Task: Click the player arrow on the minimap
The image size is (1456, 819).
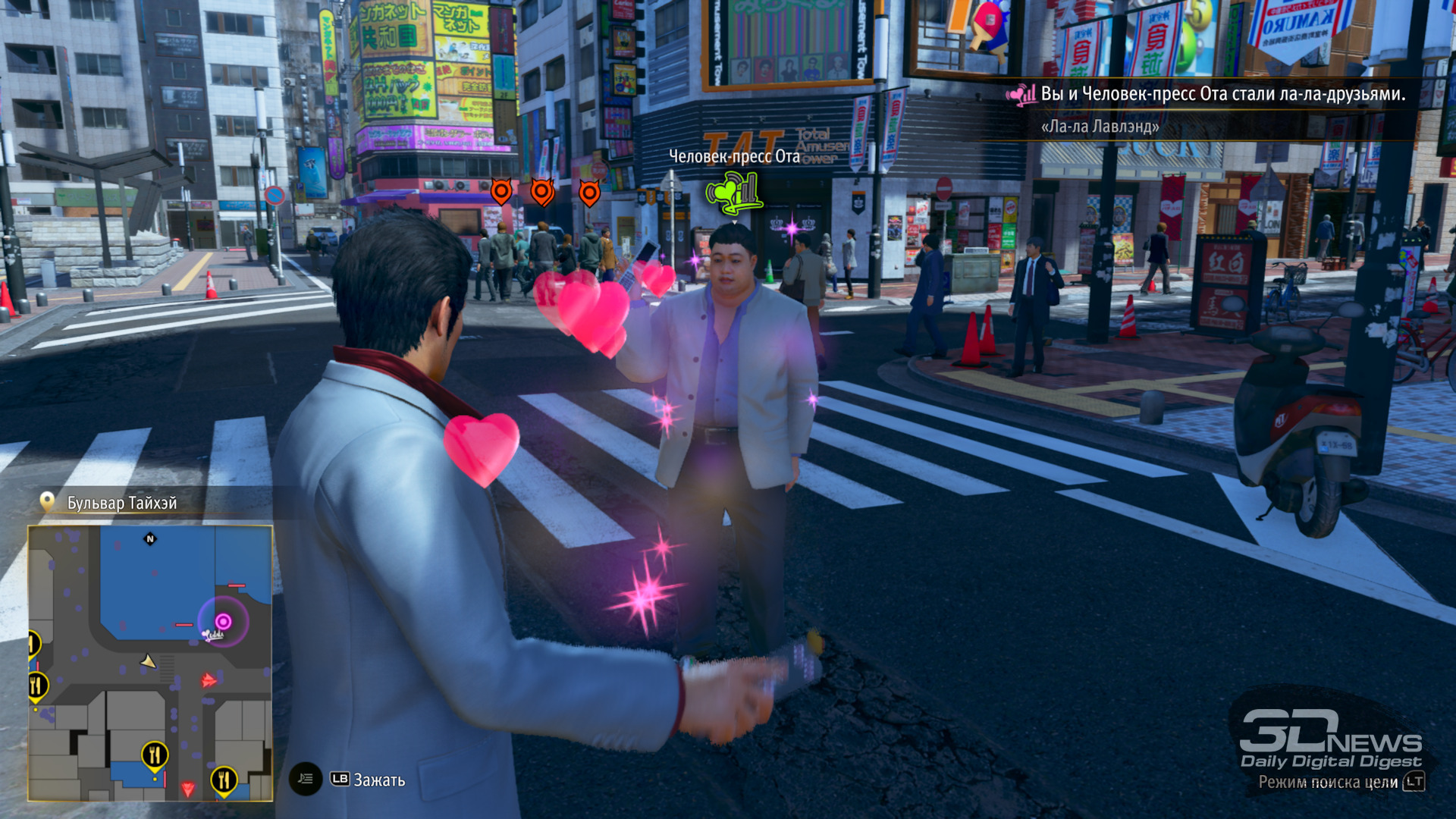Action: 149,662
